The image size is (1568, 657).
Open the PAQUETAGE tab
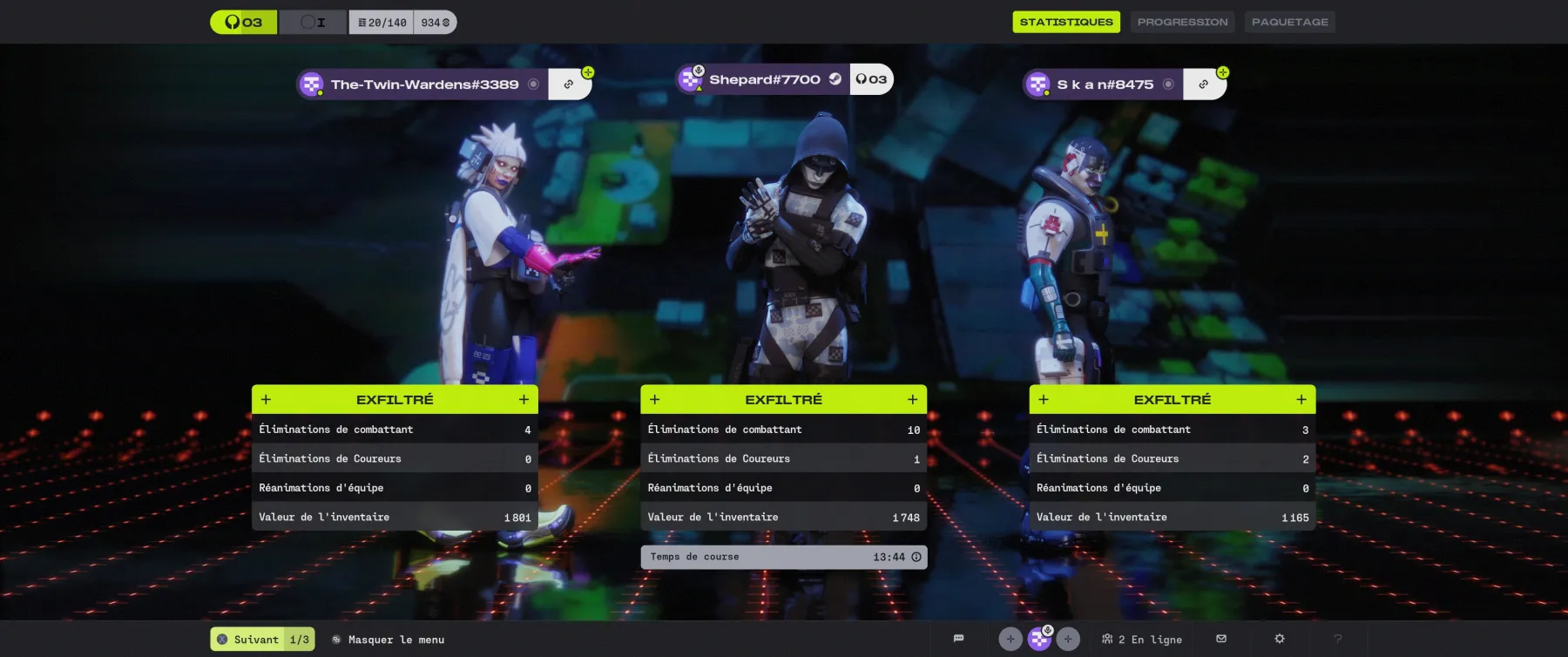pyautogui.click(x=1290, y=22)
